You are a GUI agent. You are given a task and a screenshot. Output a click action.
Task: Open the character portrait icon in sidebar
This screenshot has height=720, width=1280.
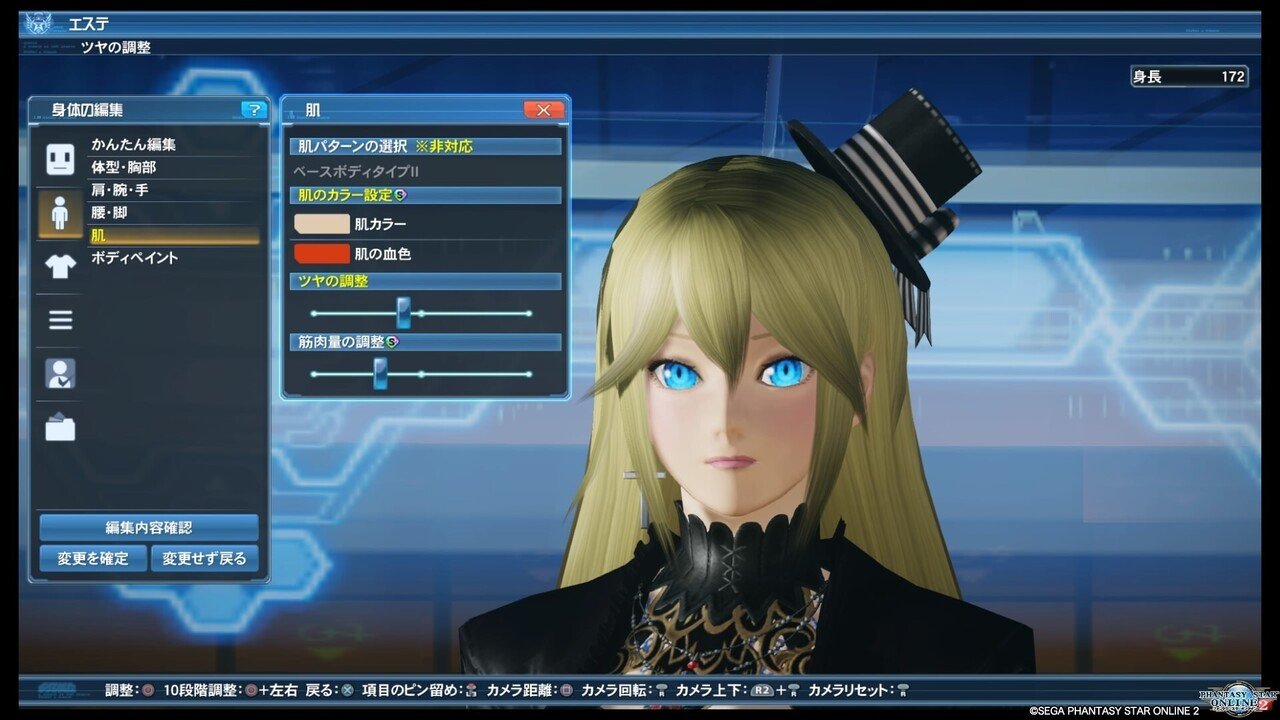pos(58,374)
